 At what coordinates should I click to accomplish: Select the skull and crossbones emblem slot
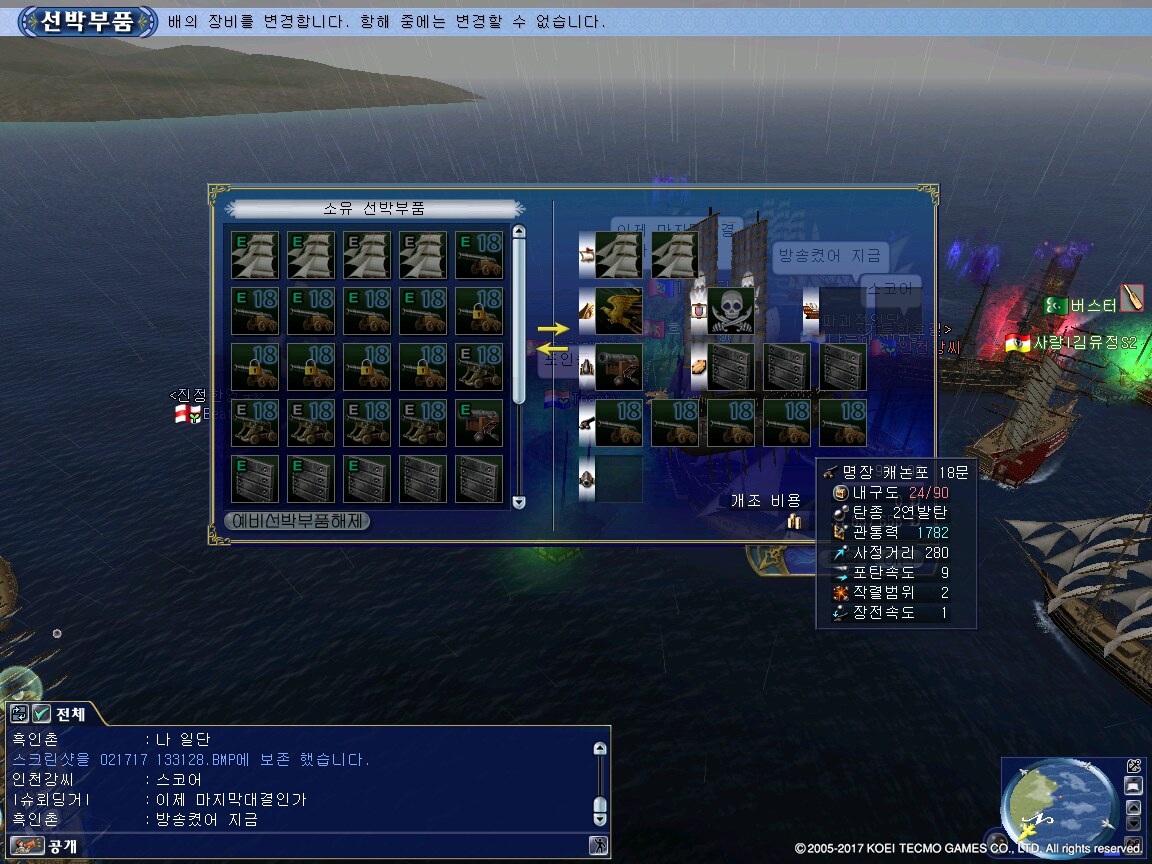coord(731,311)
